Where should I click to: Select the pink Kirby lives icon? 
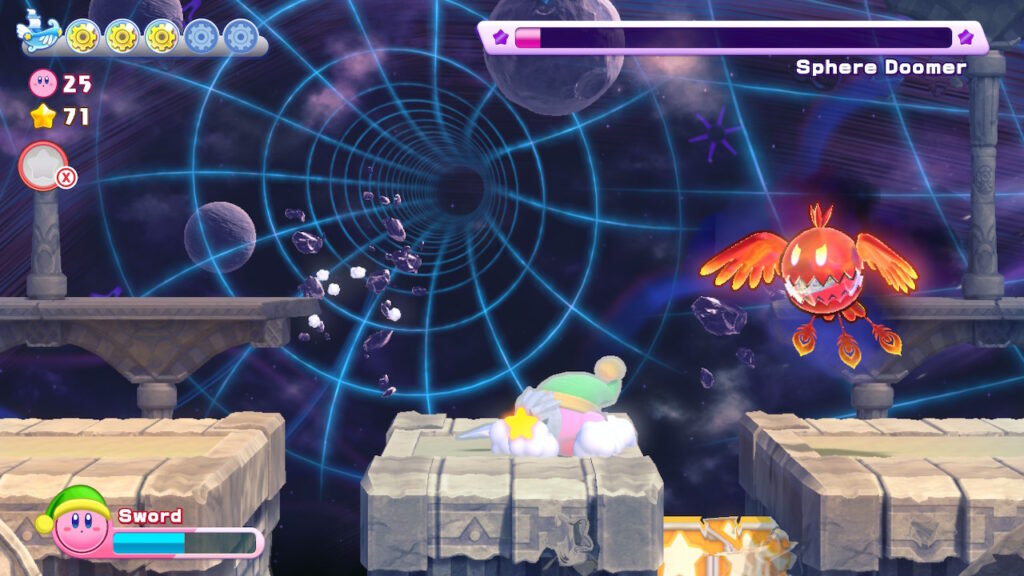[x=44, y=82]
